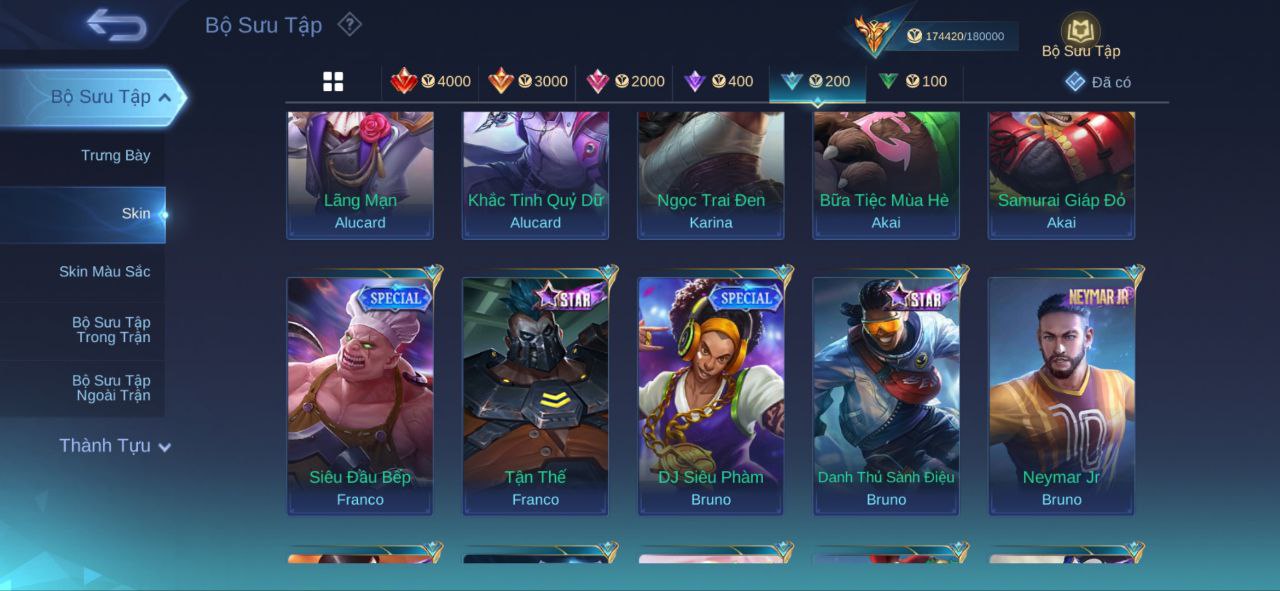Open the collection help question mark
This screenshot has height=591, width=1280.
349,24
